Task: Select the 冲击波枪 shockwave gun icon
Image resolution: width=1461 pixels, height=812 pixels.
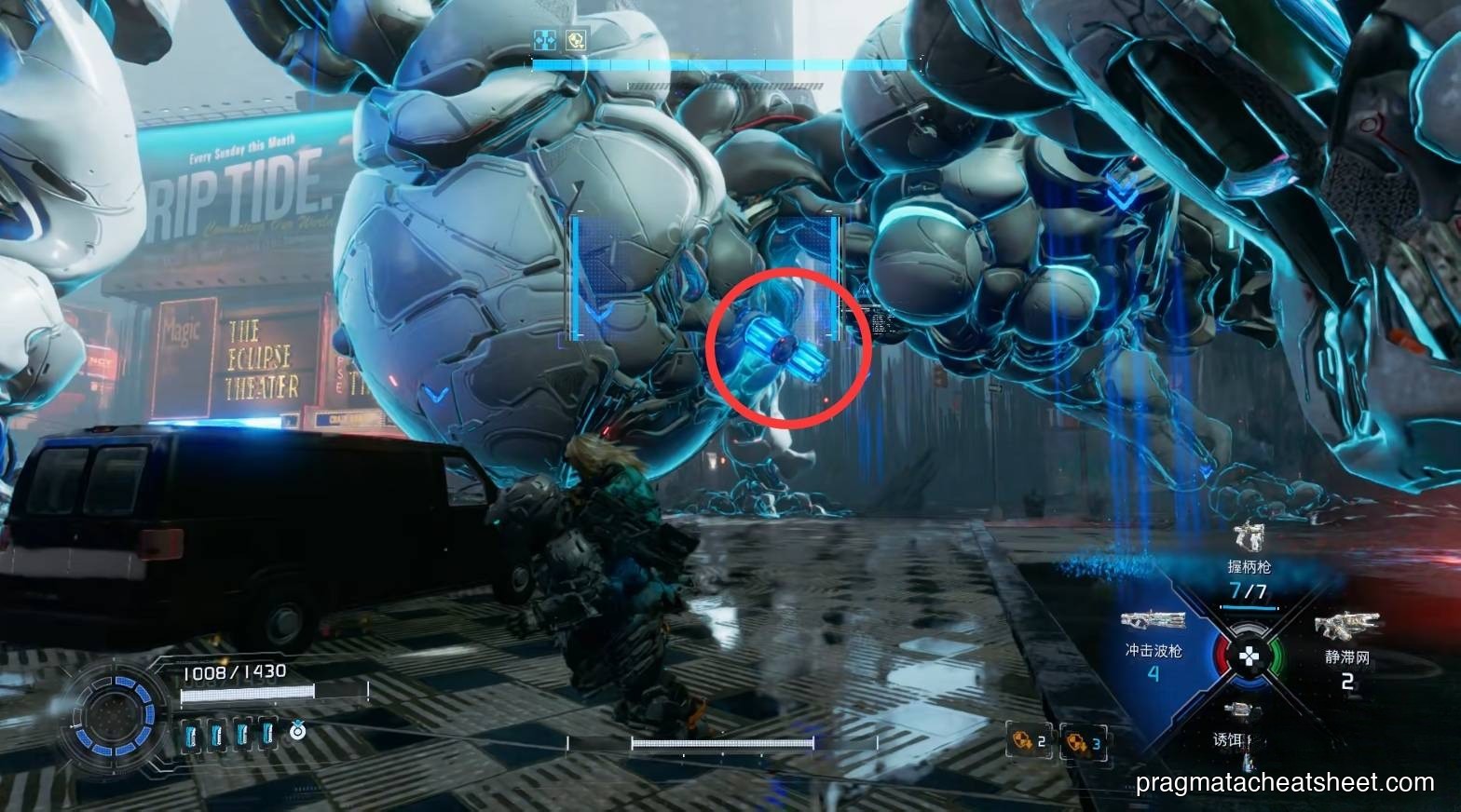Action: 1153,619
